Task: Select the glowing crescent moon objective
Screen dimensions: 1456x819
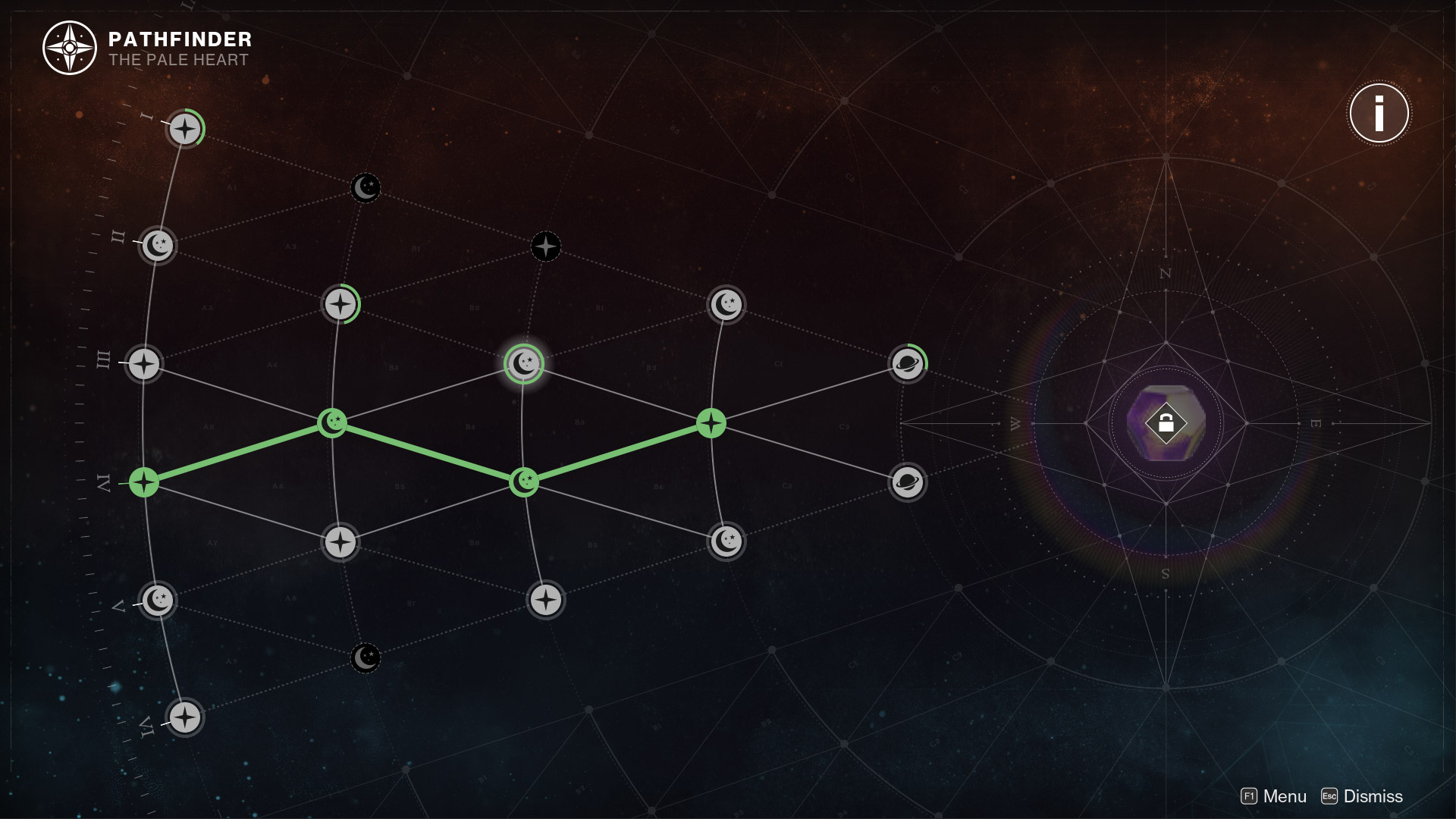Action: coord(523,363)
